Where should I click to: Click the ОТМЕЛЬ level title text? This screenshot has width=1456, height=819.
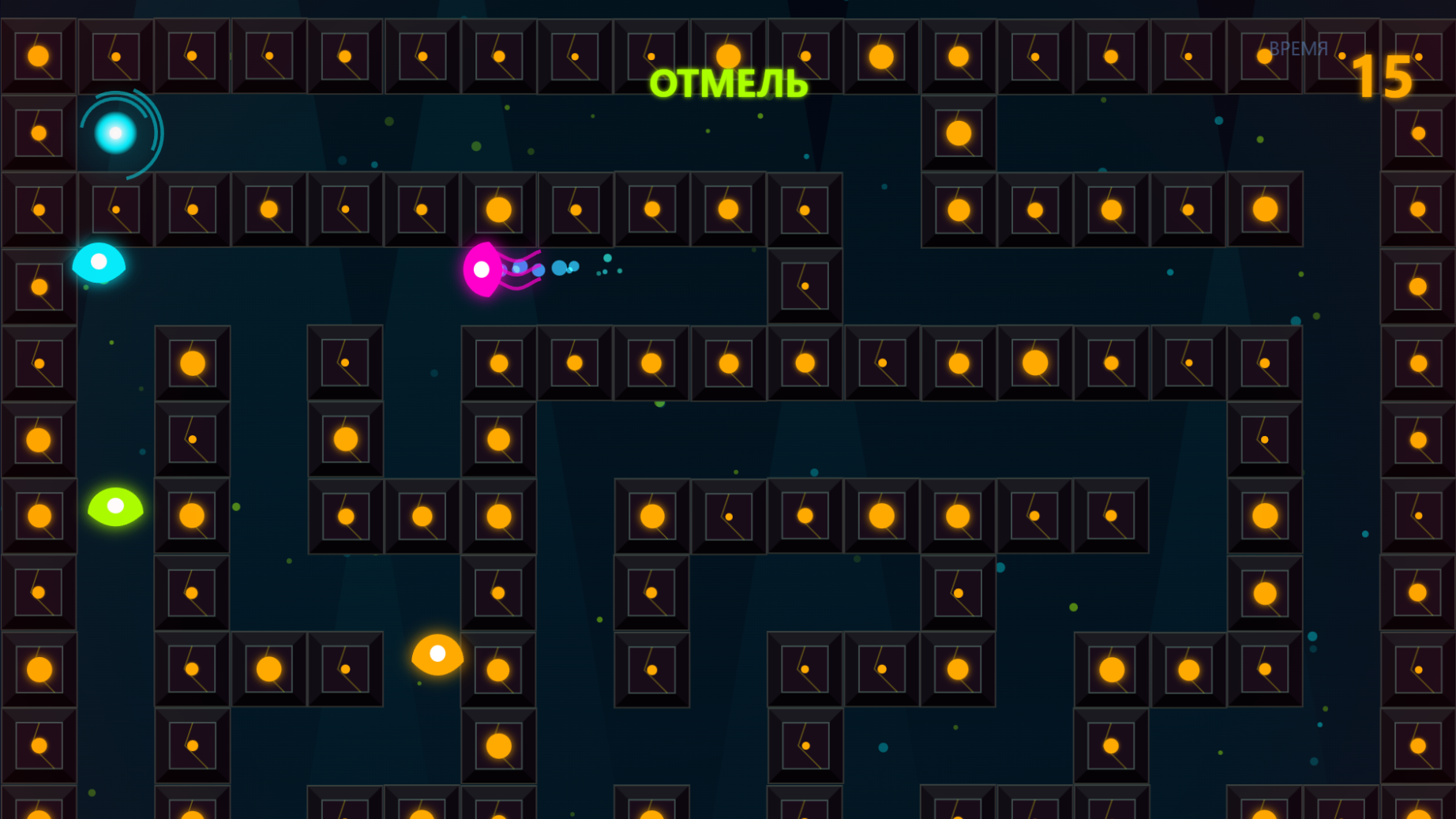[728, 84]
